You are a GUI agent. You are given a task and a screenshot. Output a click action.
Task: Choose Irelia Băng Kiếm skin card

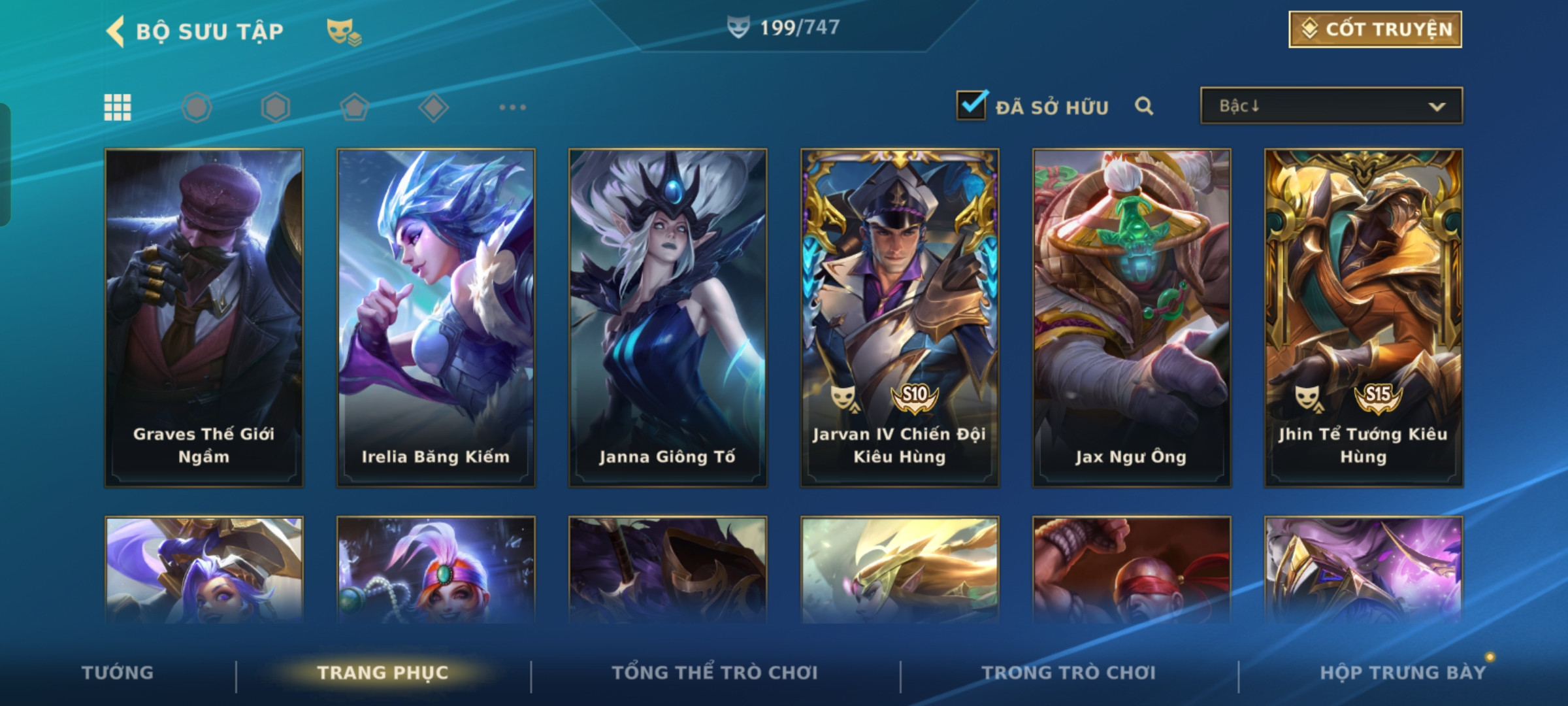coord(436,318)
